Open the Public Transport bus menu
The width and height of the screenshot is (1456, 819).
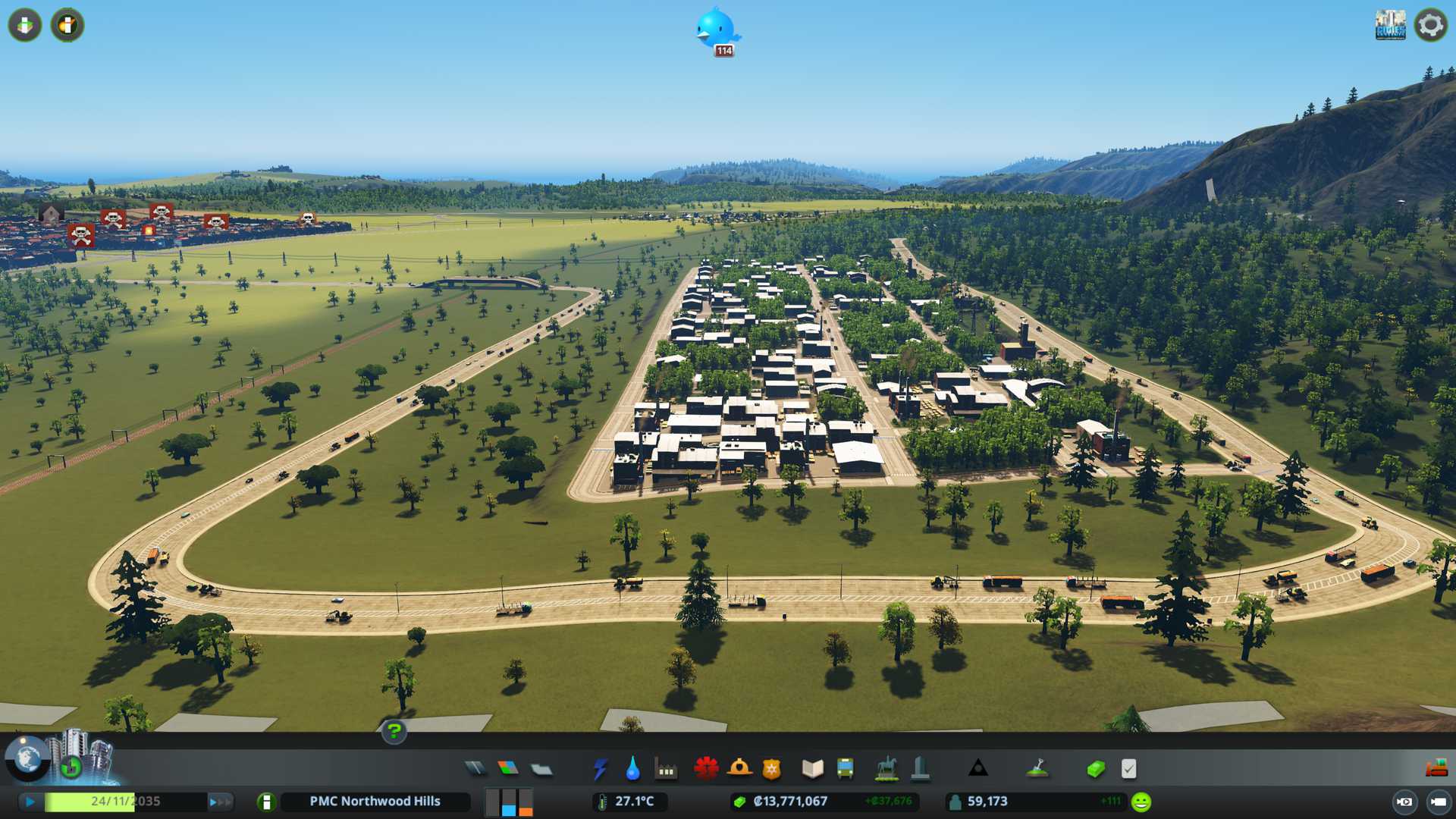845,769
